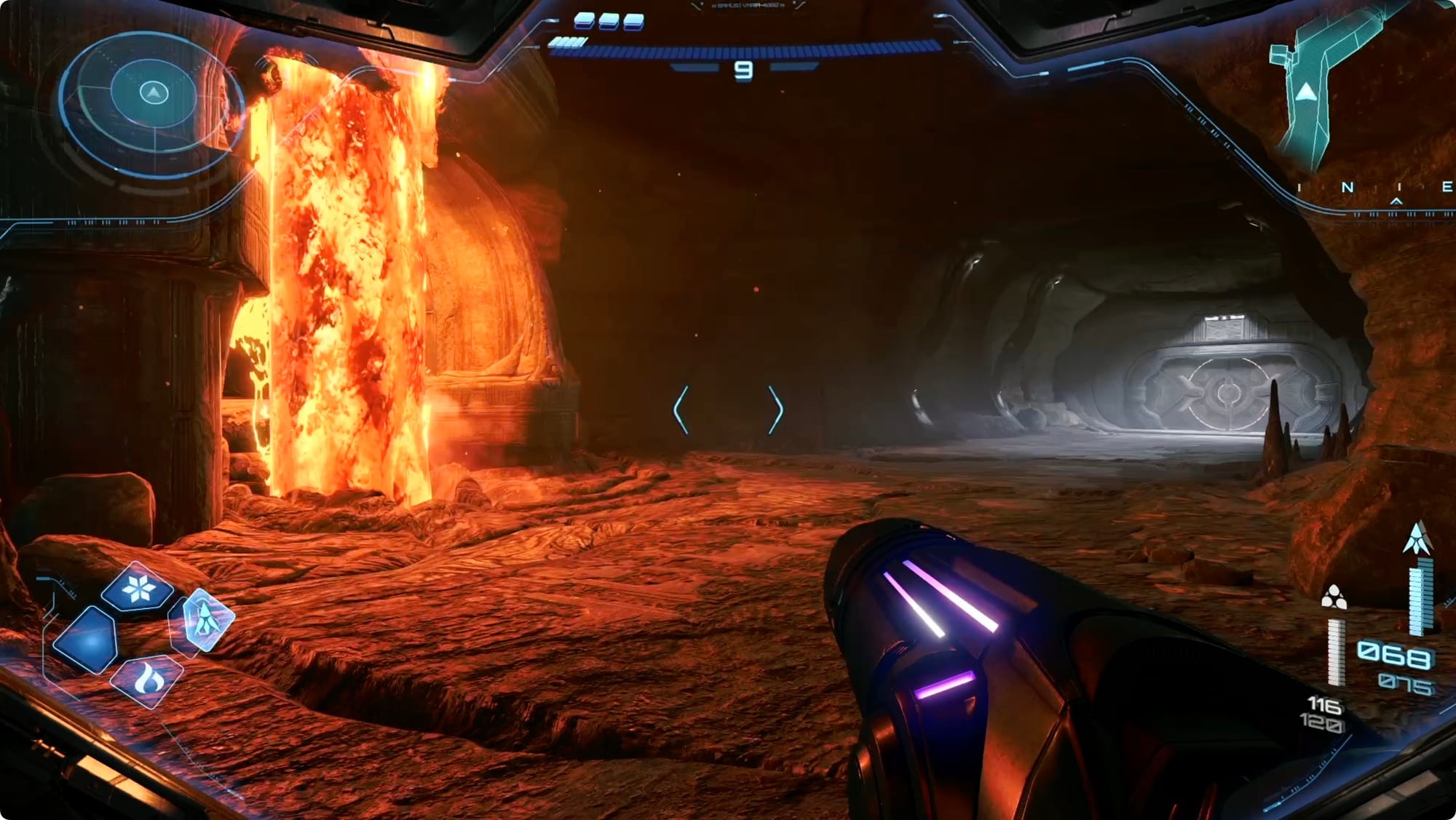Viewport: 1456px width, 820px height.
Task: Select the snowflake ice shot icon
Action: pos(138,588)
